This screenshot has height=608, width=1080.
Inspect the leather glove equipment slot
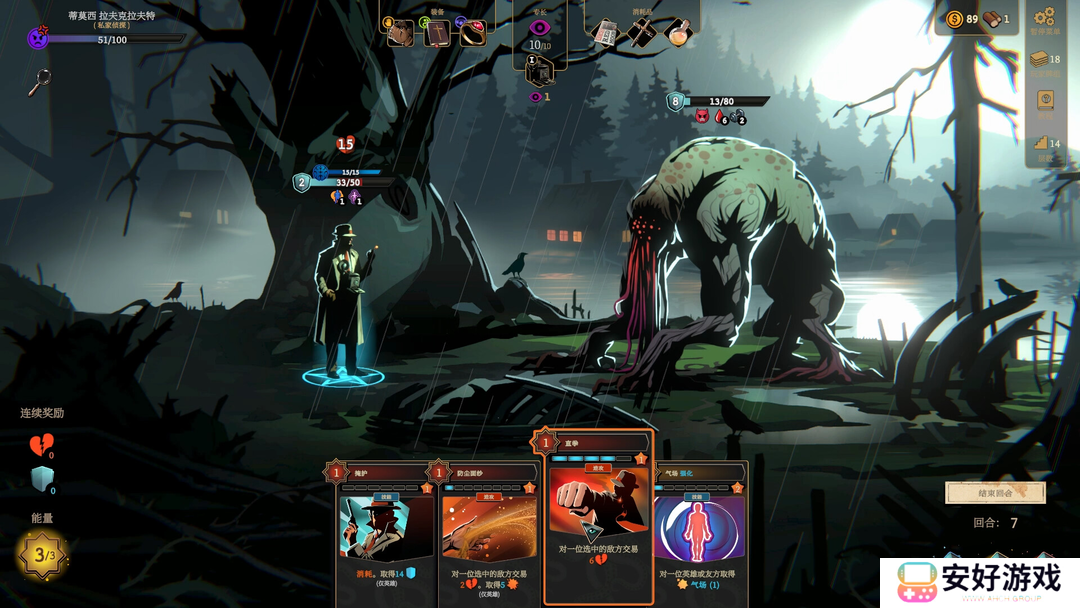click(x=401, y=33)
